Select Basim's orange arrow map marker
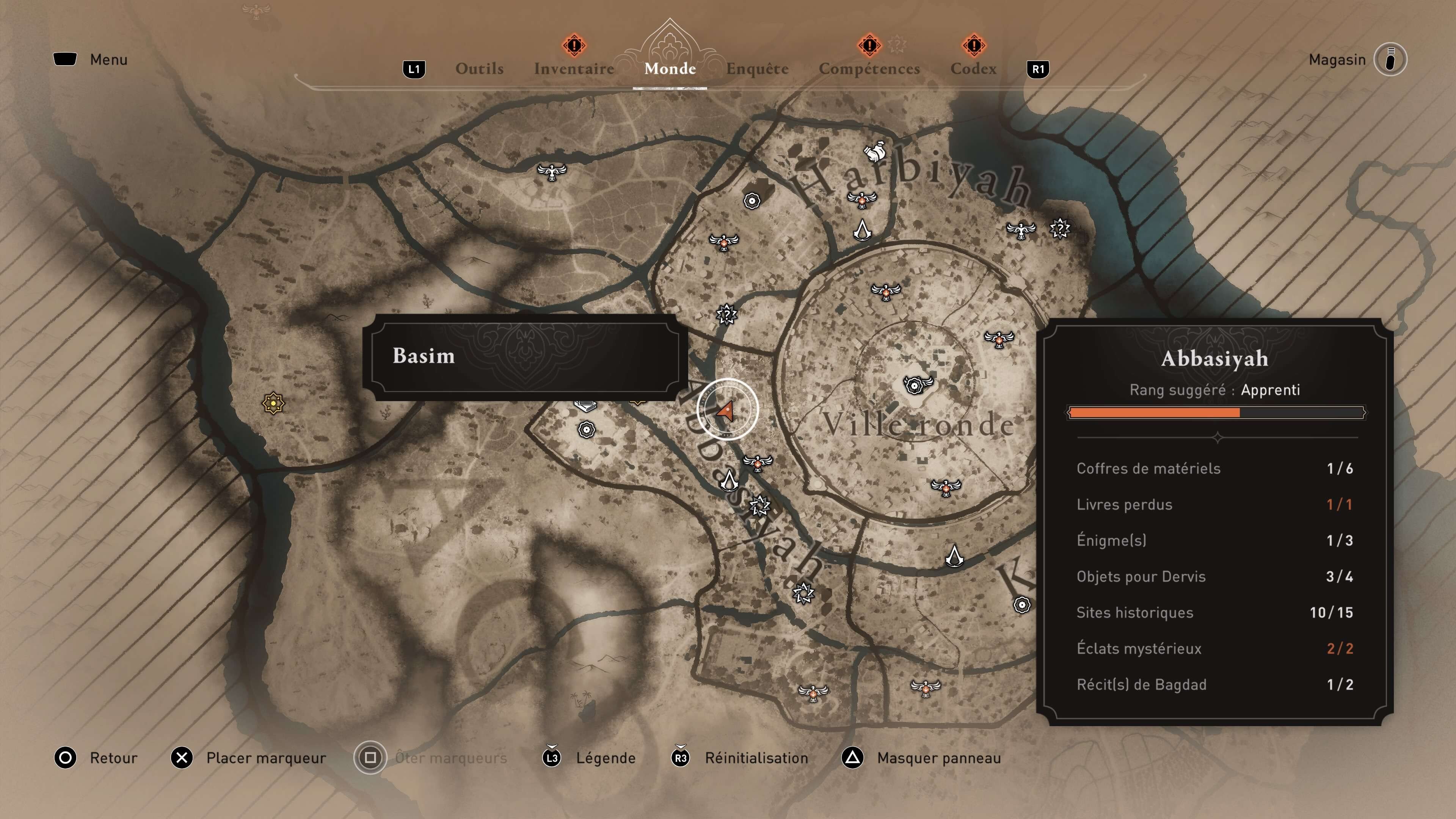This screenshot has width=1456, height=819. [726, 410]
